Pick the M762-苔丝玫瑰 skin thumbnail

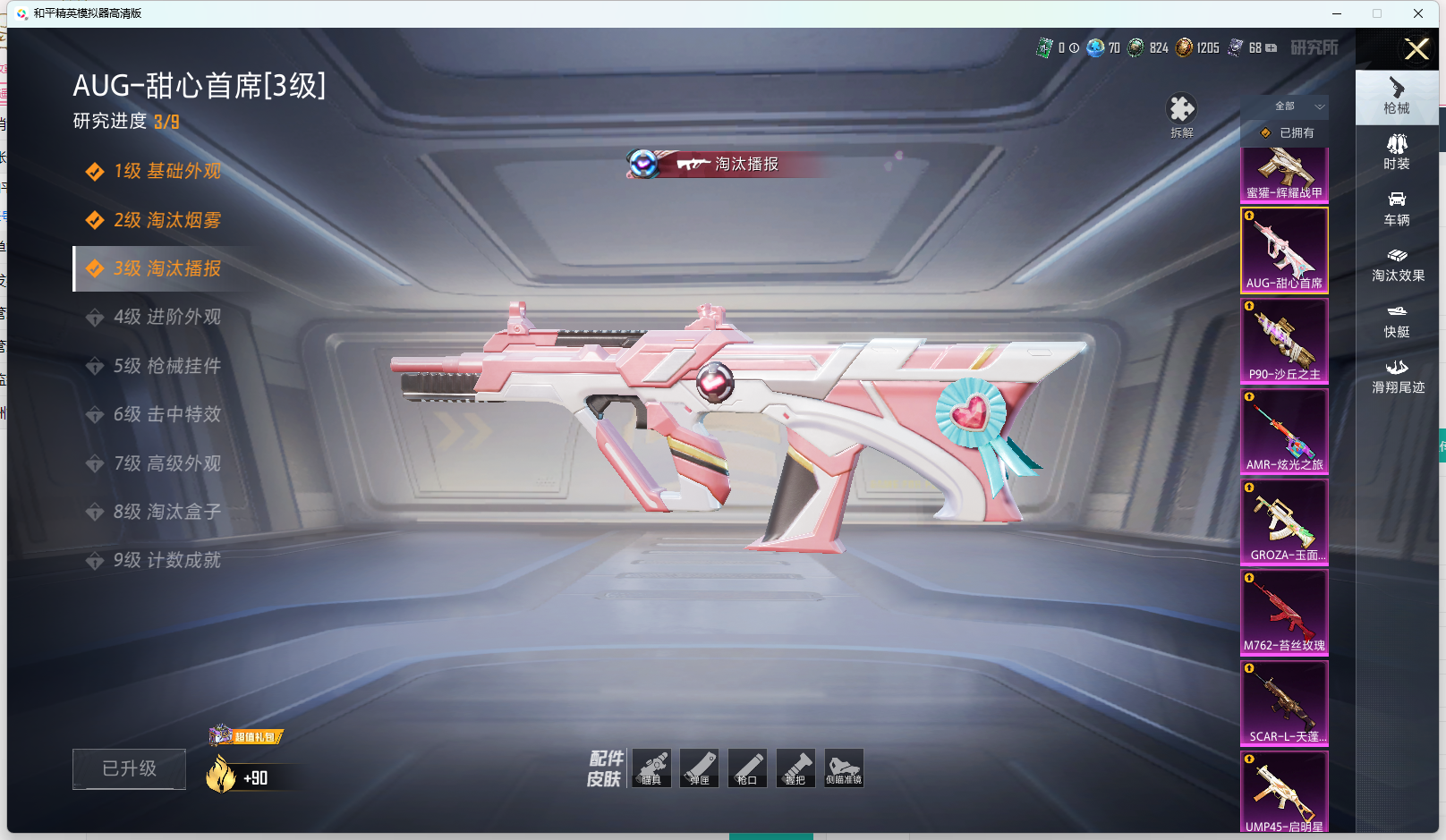pos(1284,612)
